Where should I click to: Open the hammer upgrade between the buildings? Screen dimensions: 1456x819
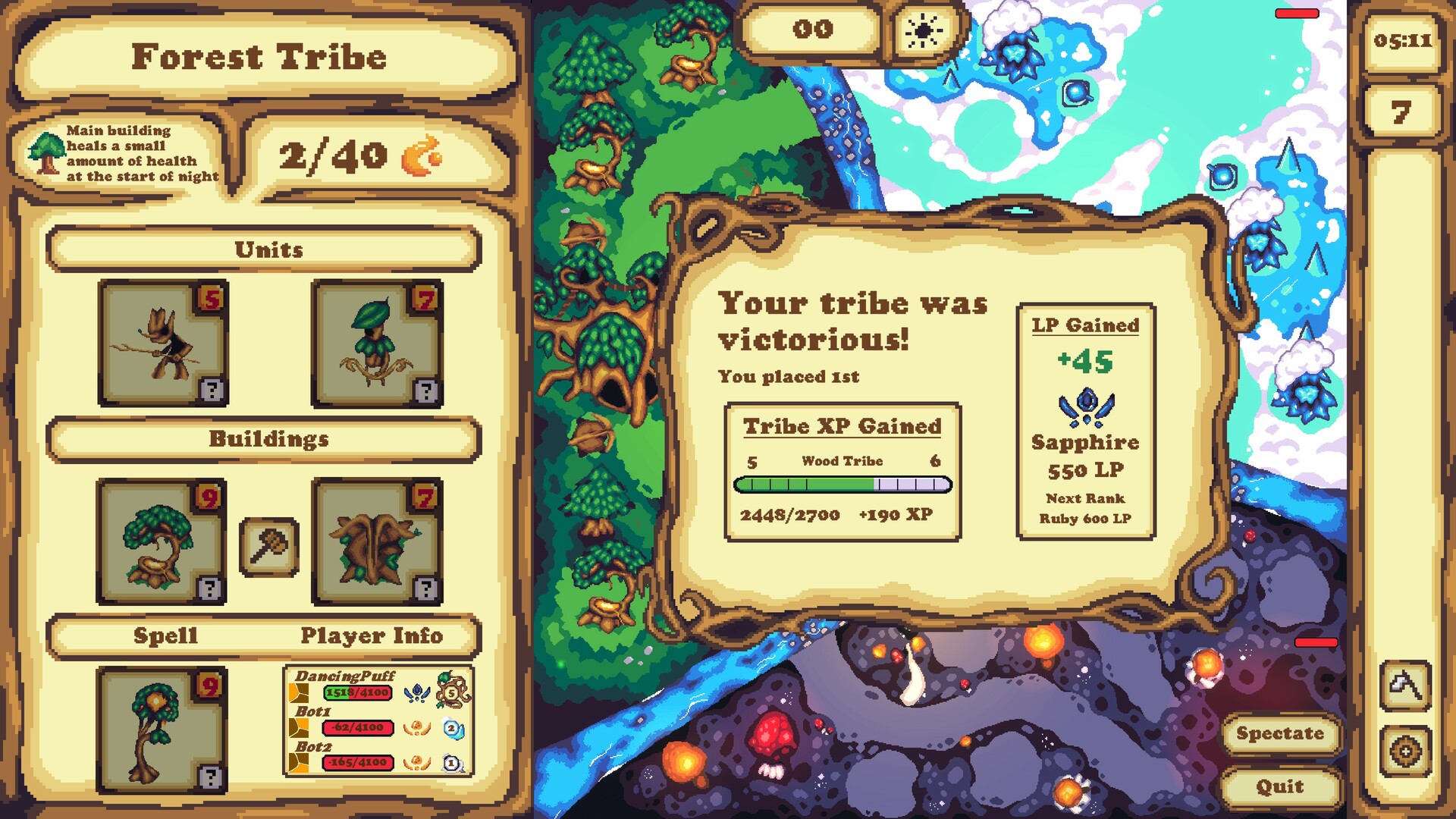click(x=269, y=542)
